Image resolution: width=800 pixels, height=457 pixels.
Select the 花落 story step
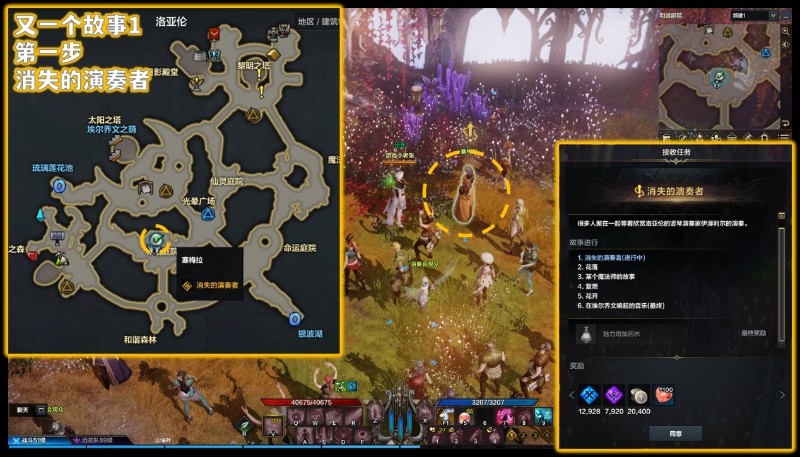[x=592, y=267]
